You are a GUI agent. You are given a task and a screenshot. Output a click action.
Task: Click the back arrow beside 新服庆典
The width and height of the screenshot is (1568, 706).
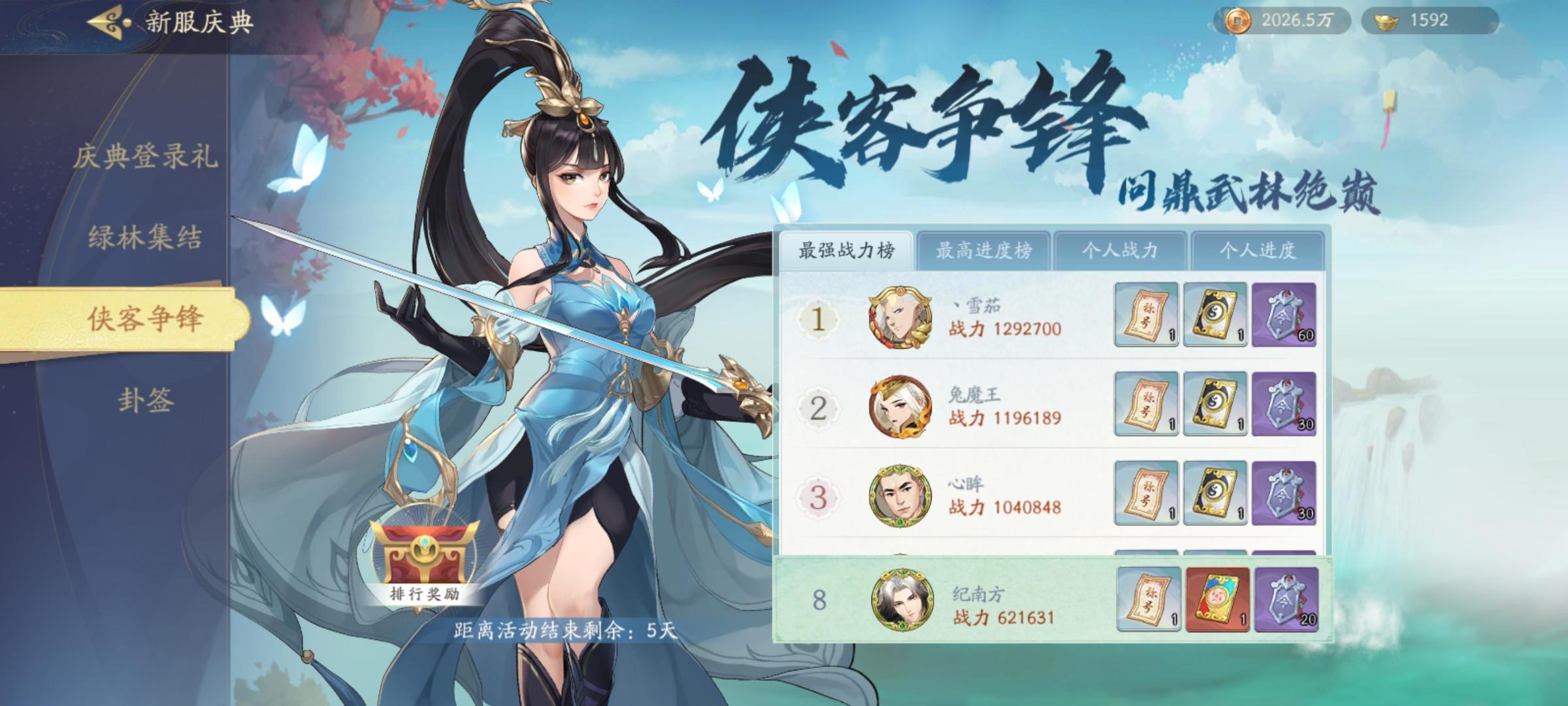pyautogui.click(x=105, y=21)
